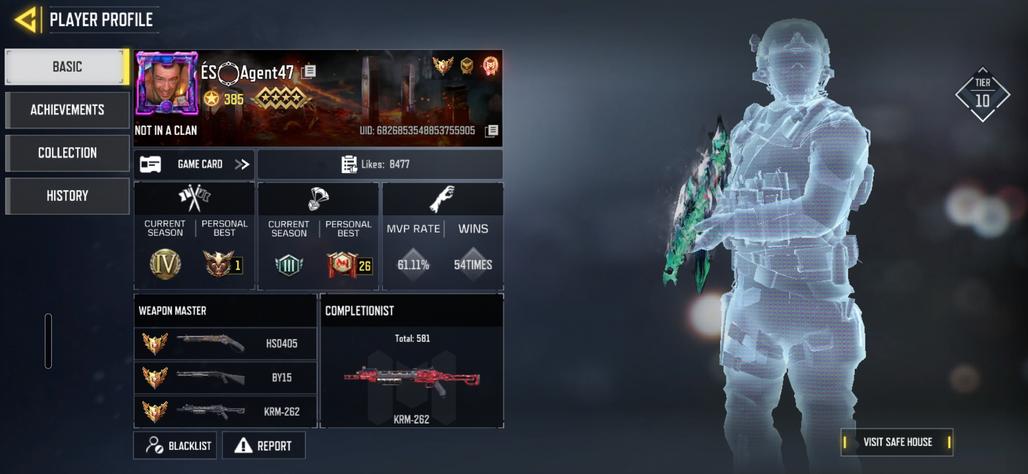
Task: Click the Likes 8477 button
Action: (380, 164)
